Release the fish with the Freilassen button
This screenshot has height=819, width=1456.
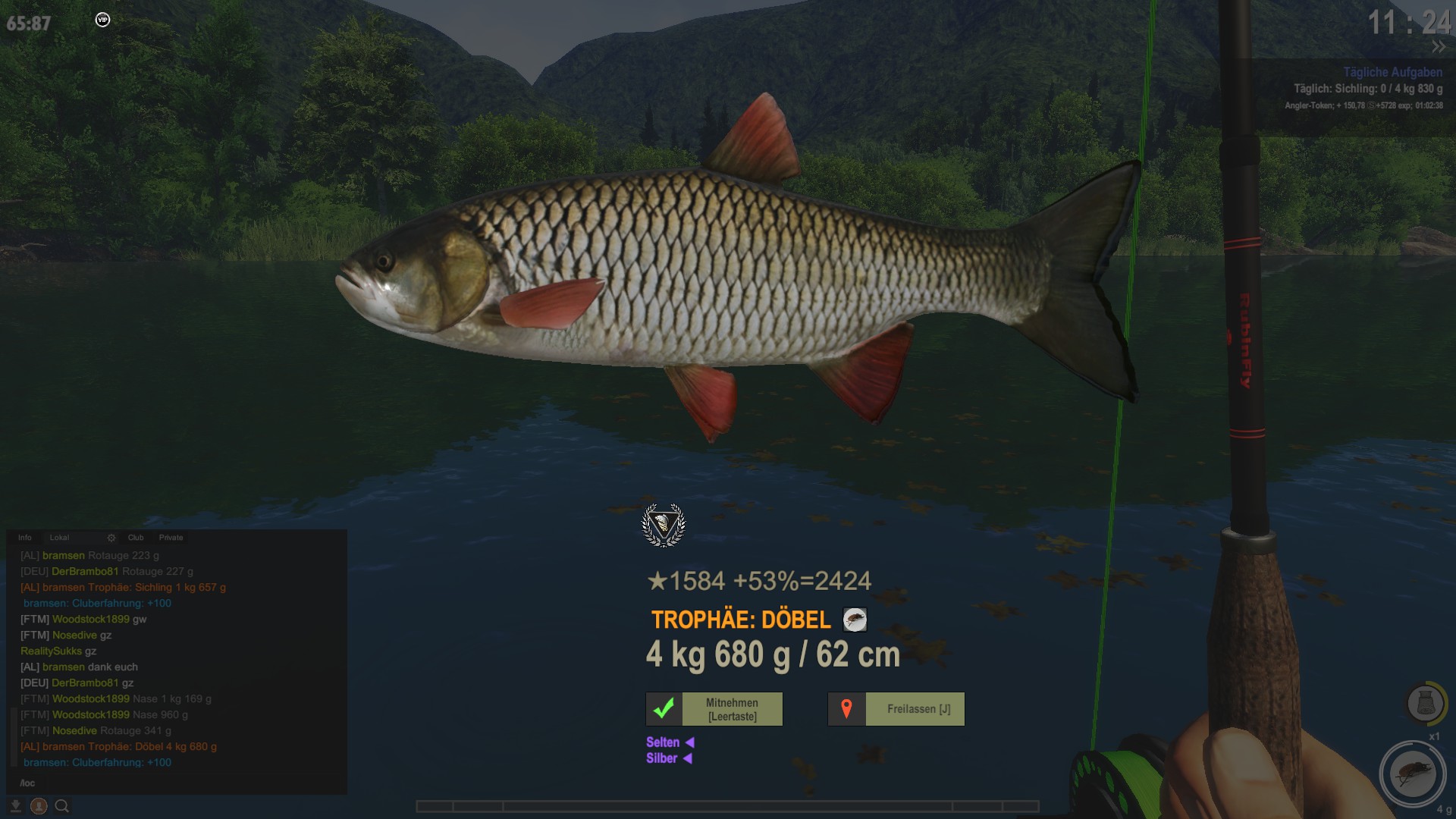click(896, 709)
